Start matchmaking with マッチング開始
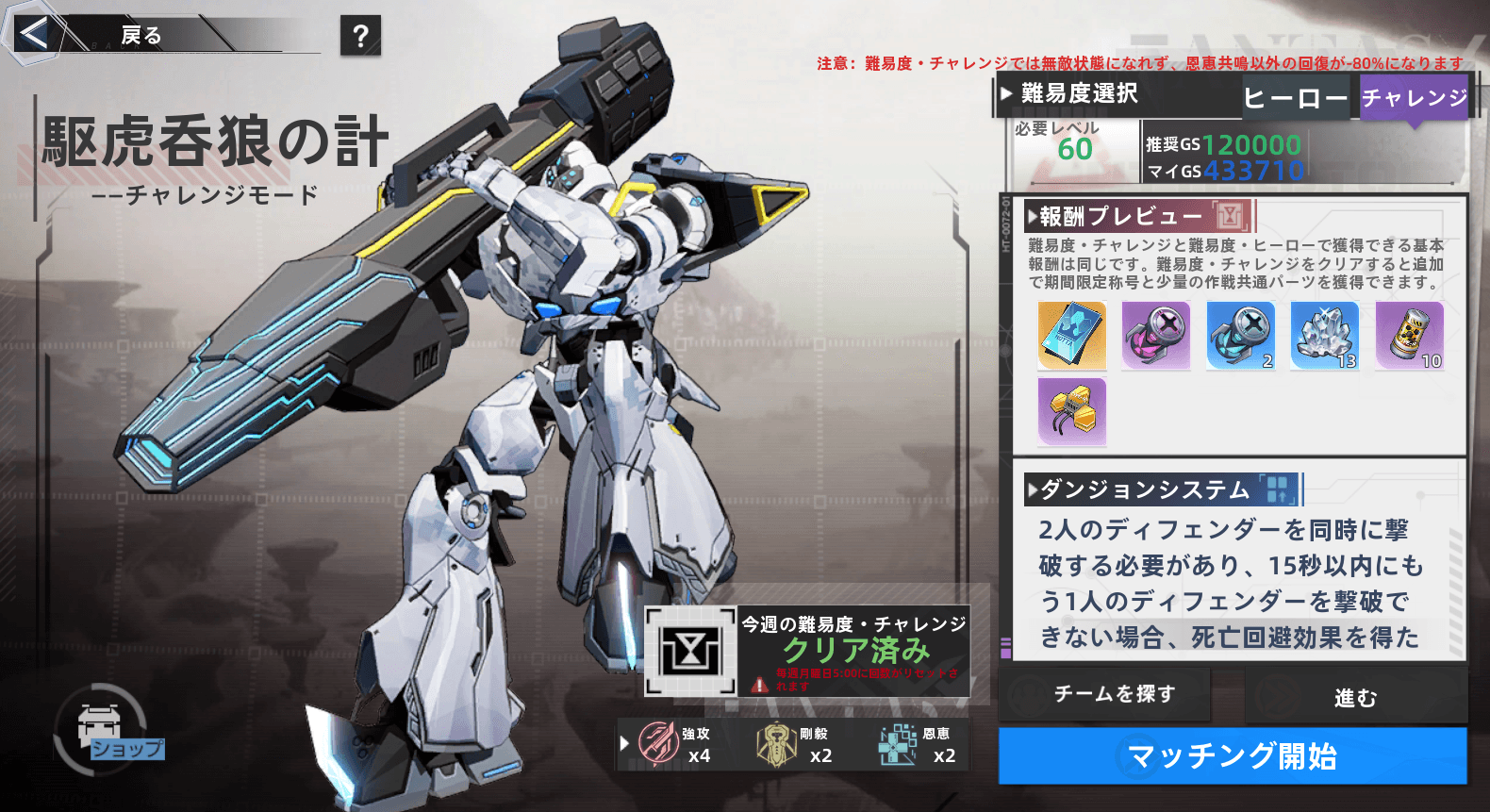The image size is (1490, 812). coord(1233,755)
